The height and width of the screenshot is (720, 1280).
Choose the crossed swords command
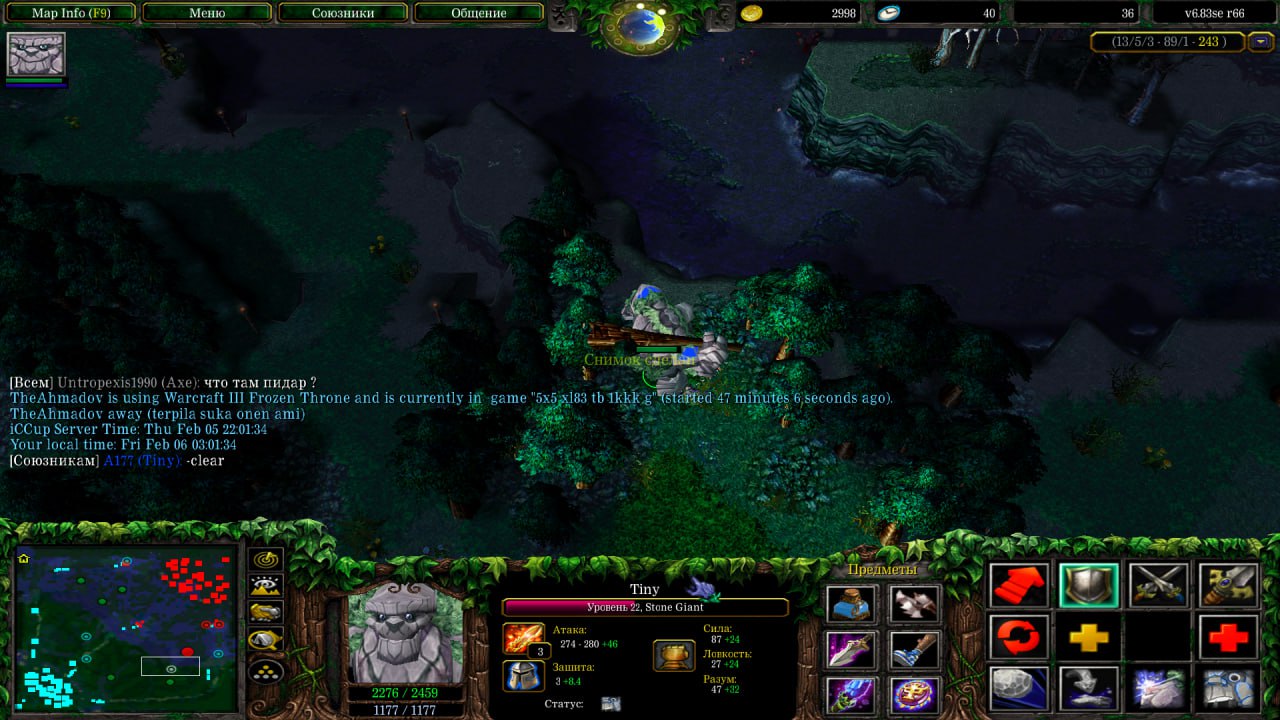pos(1158,586)
